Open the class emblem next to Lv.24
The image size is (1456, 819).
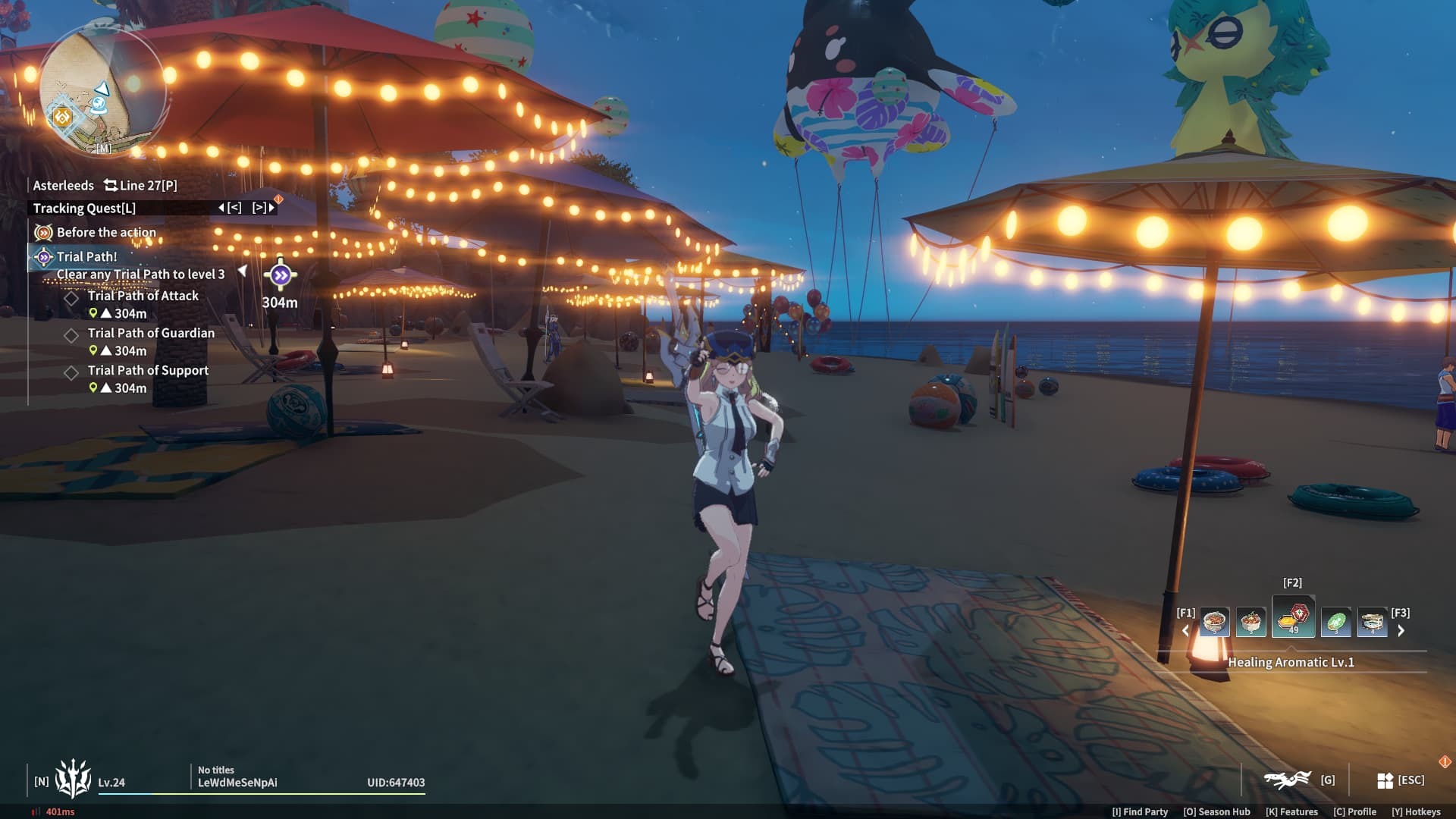[x=73, y=780]
